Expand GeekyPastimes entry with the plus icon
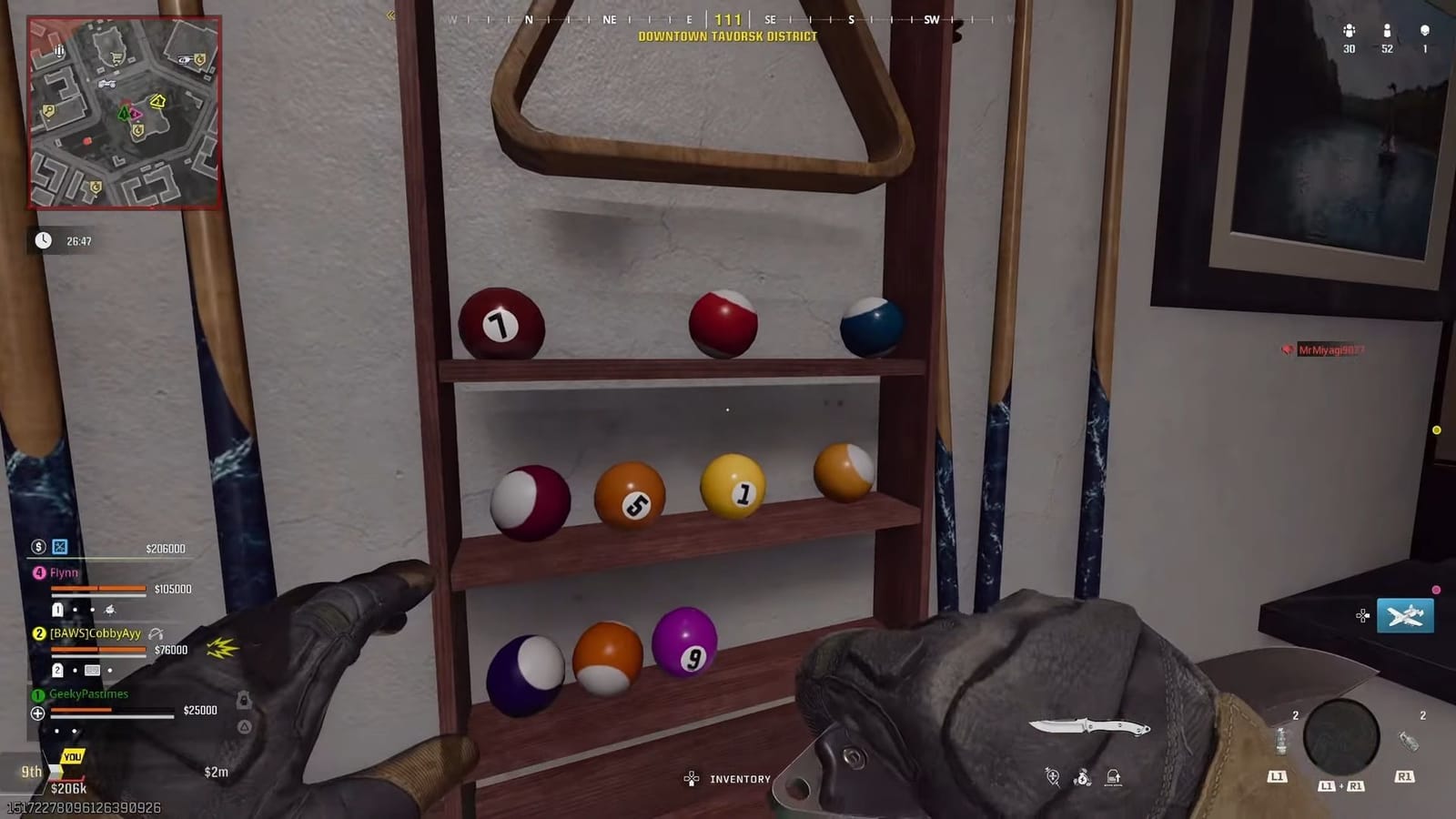 pyautogui.click(x=38, y=713)
